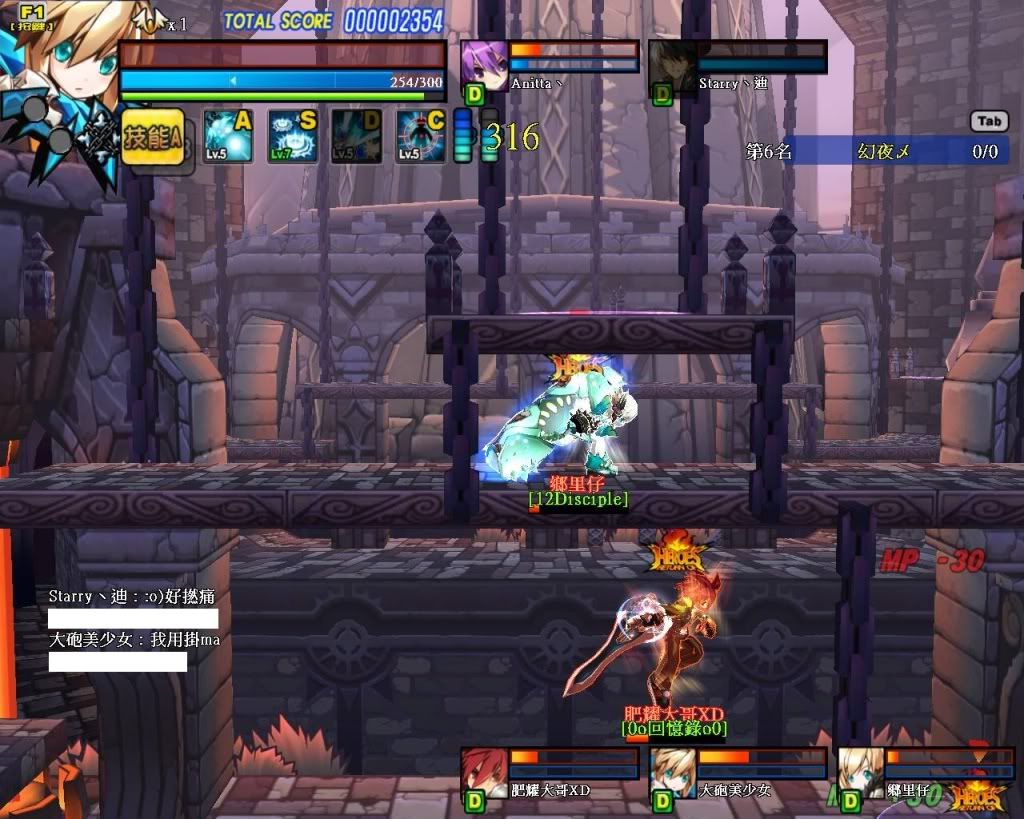Click the yellow 技能A skill slot button
This screenshot has width=1024, height=819.
point(153,137)
